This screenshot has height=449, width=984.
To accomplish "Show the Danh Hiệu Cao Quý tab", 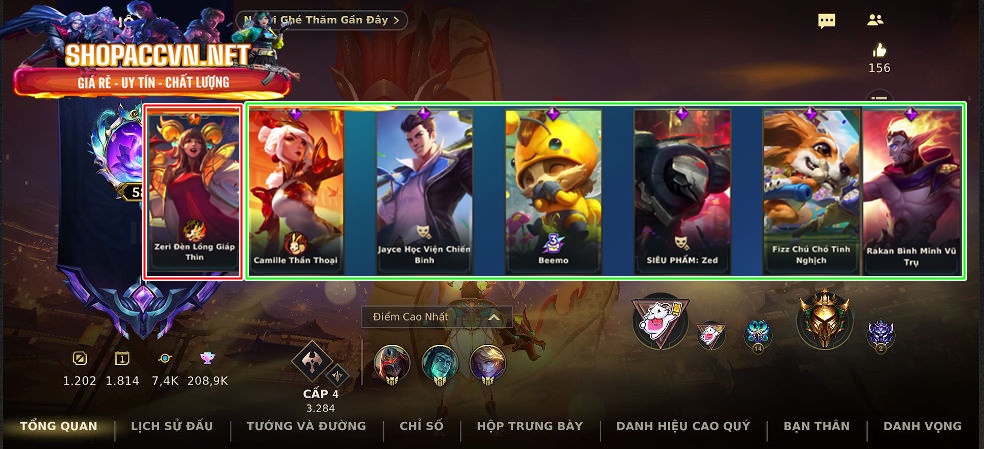I will tap(683, 426).
